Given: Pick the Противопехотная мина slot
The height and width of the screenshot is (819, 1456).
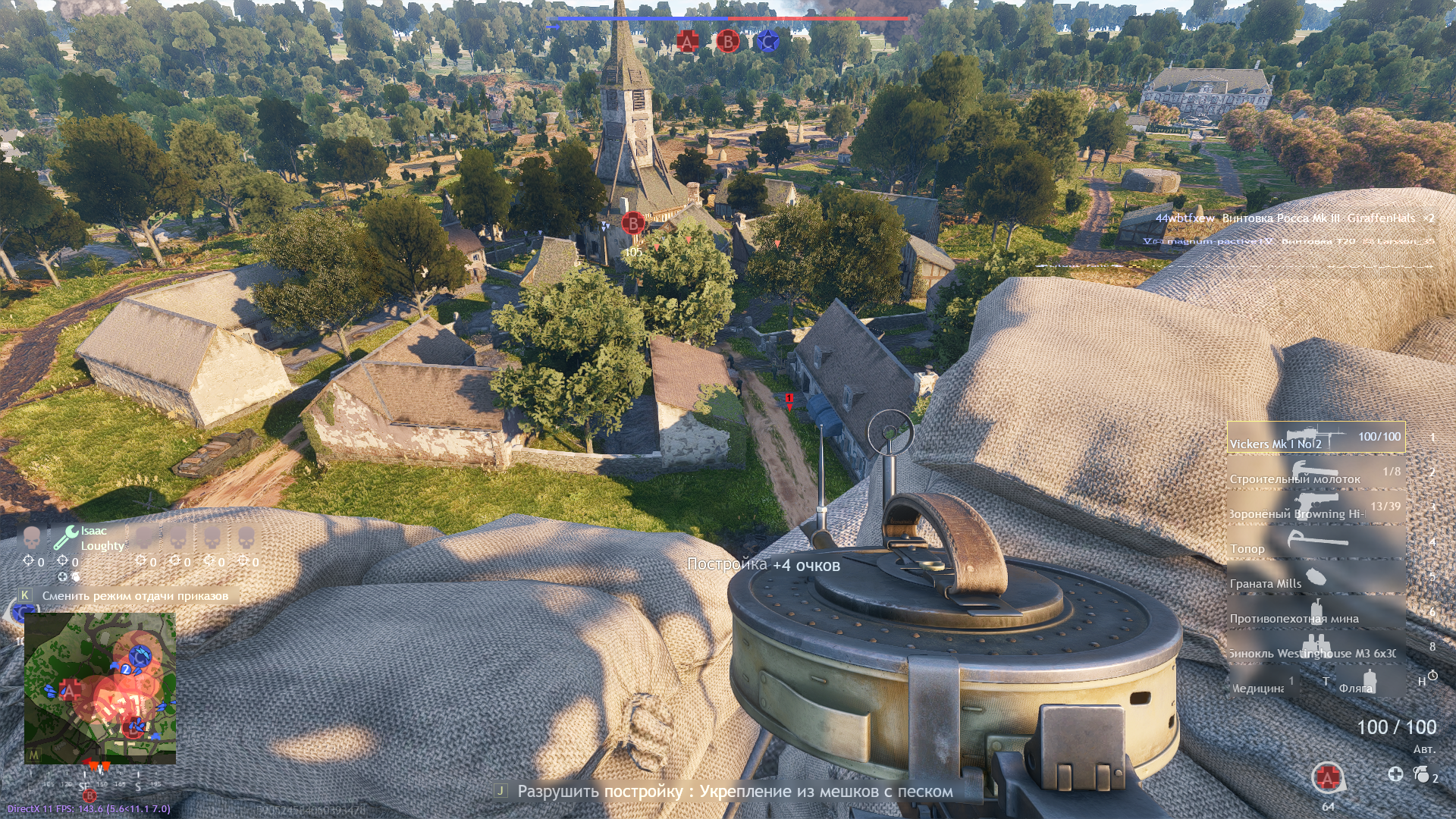Looking at the screenshot, I should [1316, 612].
